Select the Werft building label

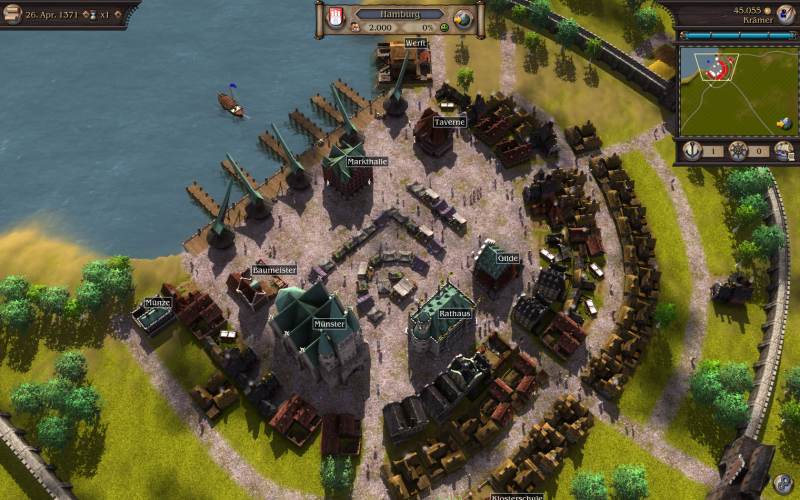point(415,43)
